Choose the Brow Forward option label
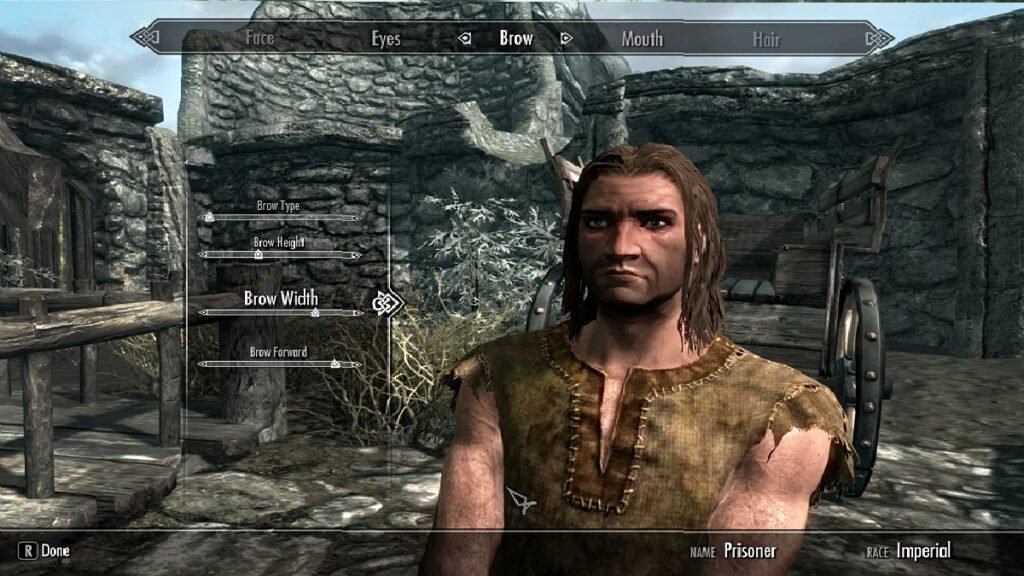This screenshot has height=576, width=1024. pos(278,352)
